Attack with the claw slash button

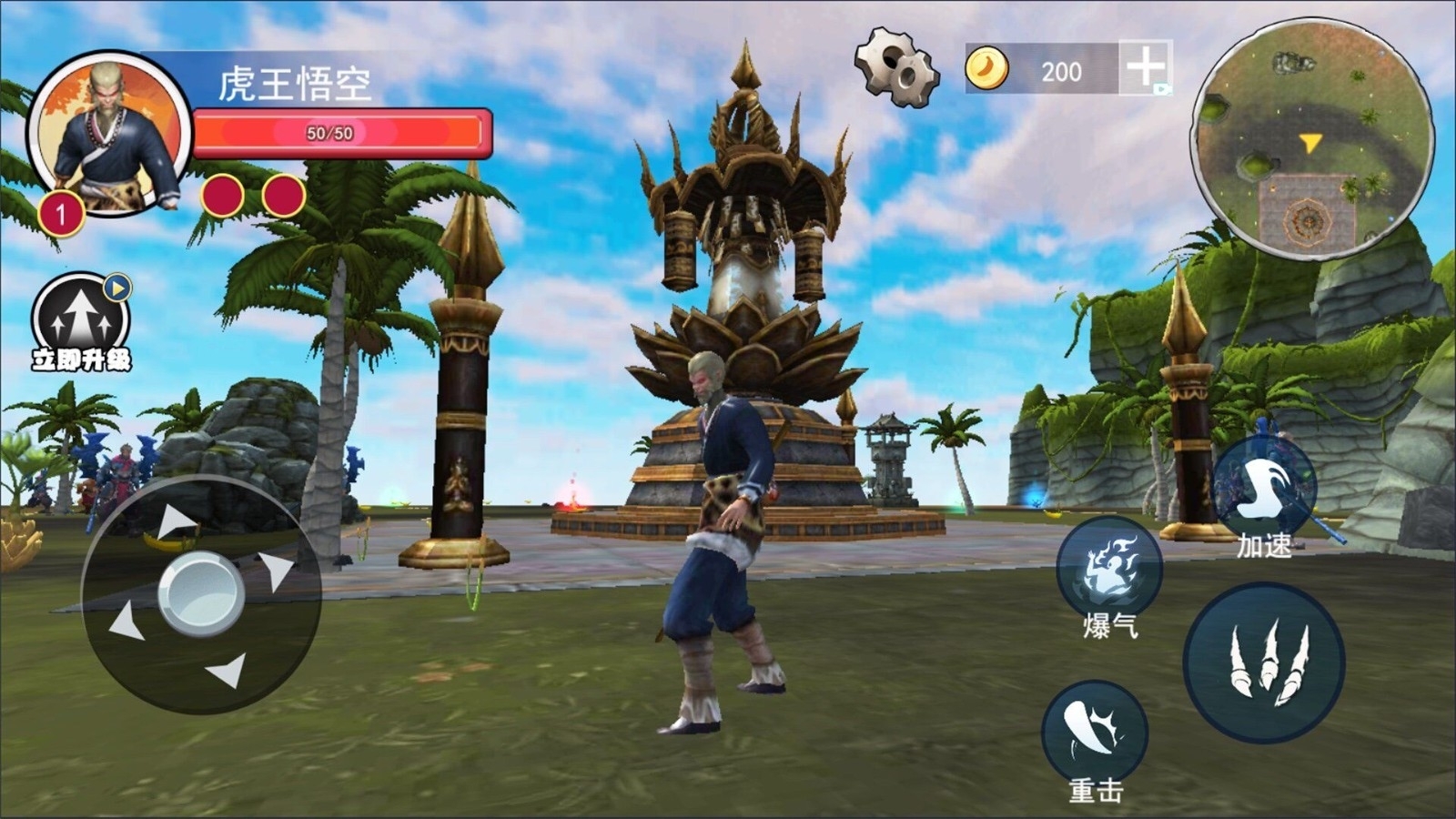(1265, 662)
